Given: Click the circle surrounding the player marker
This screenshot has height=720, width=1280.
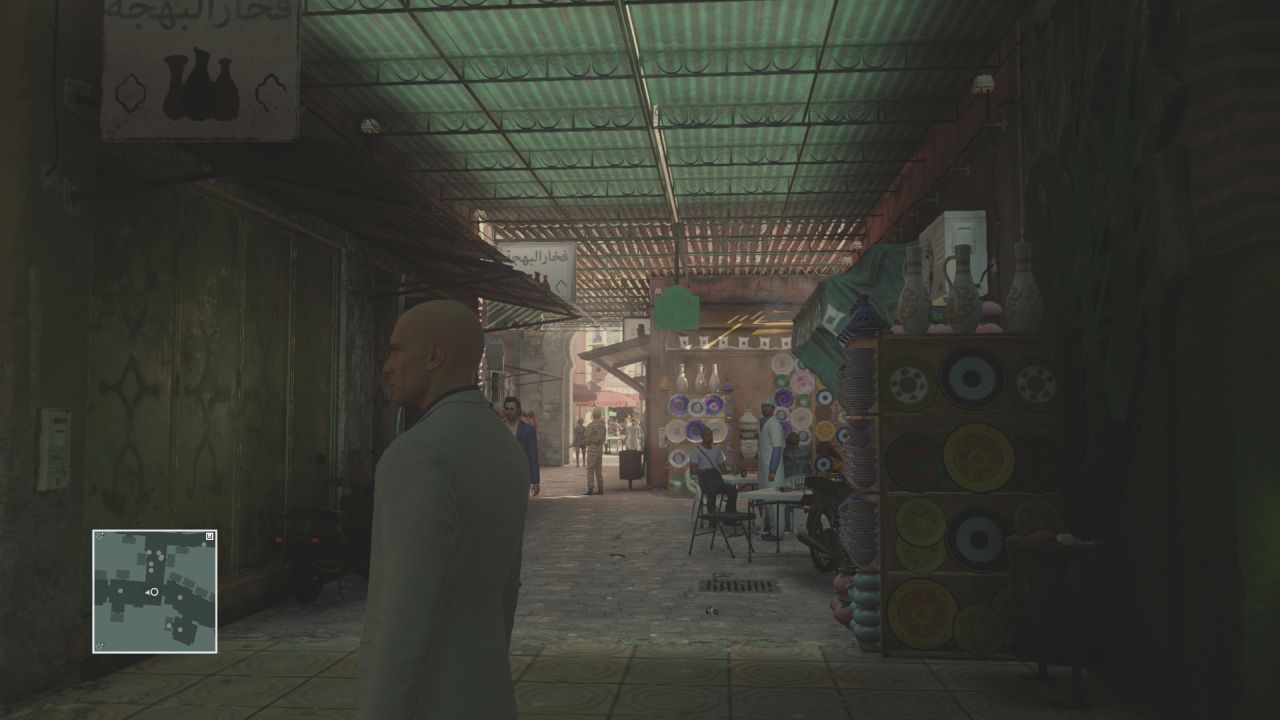Looking at the screenshot, I should click(x=153, y=592).
